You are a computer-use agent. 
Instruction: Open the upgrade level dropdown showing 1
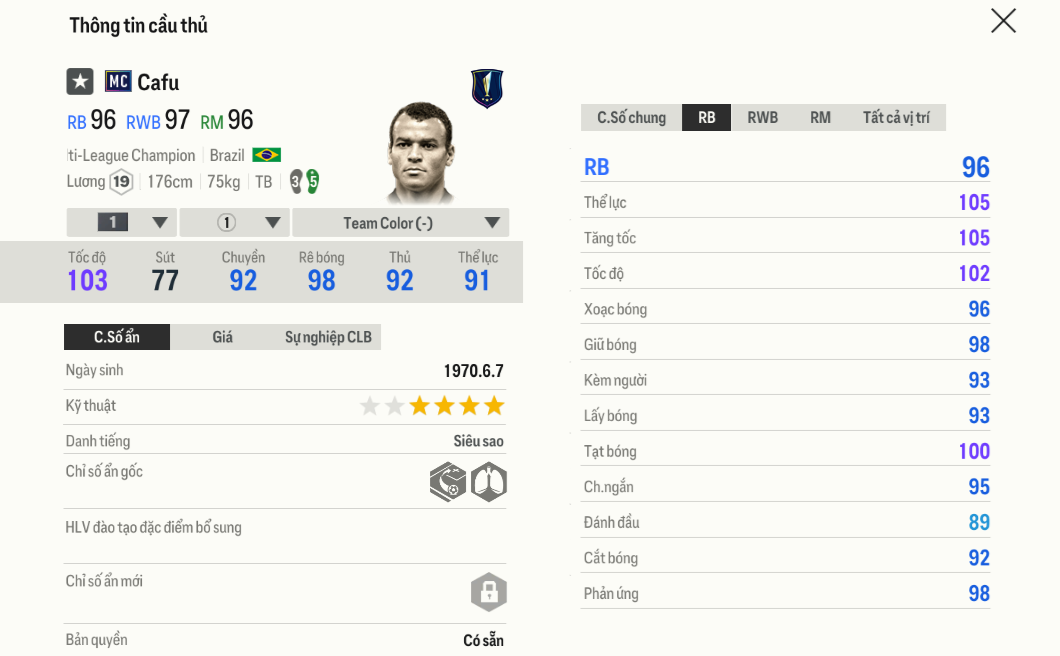point(122,223)
